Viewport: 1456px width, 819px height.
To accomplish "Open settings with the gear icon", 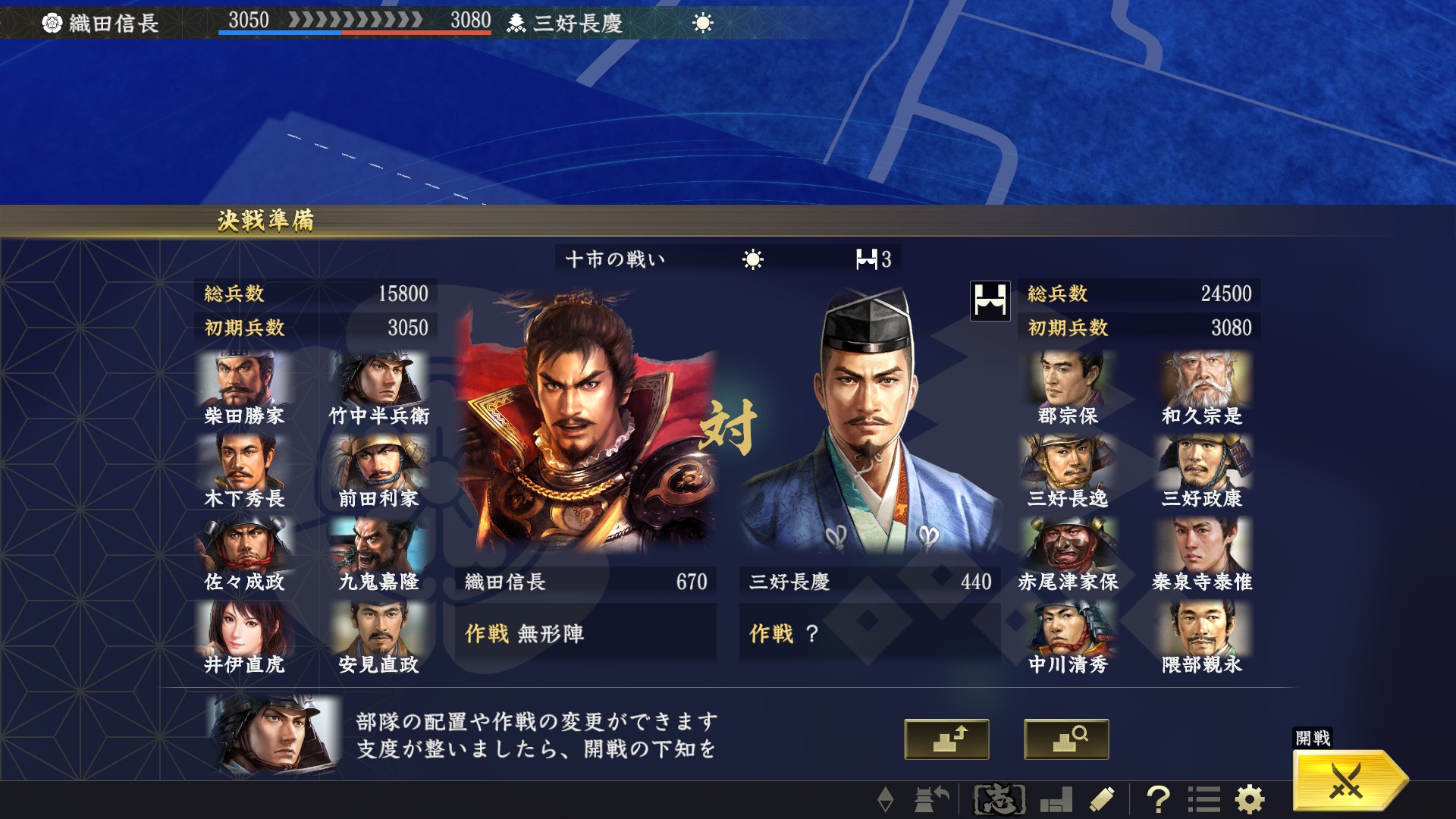I will coord(1250,799).
